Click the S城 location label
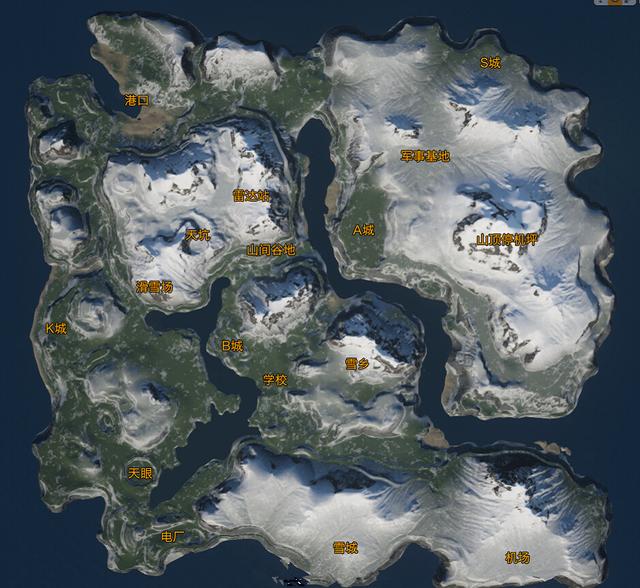Screen dimensions: 640x588 click(x=490, y=62)
